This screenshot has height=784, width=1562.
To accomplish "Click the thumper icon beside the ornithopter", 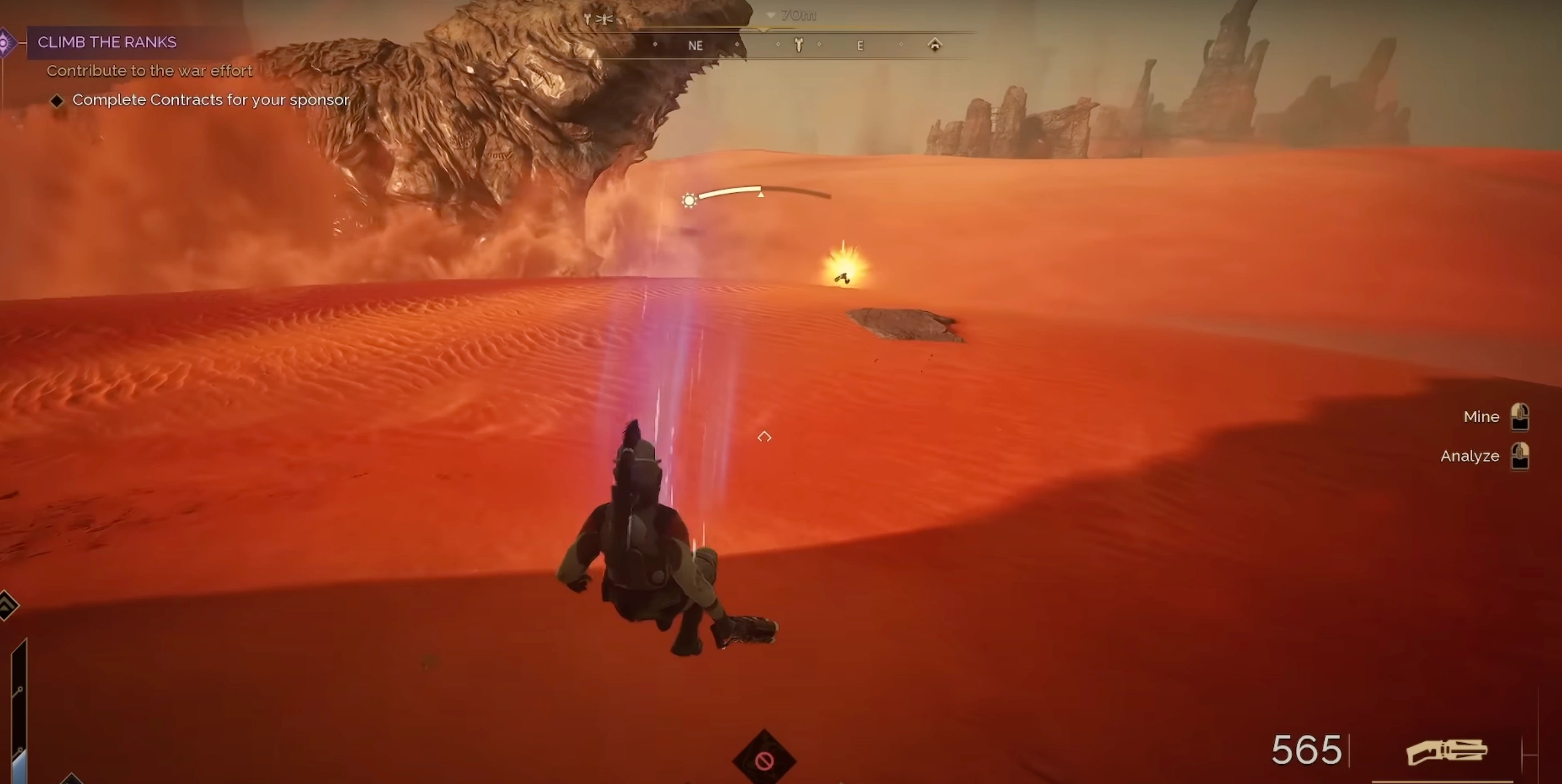I will (587, 19).
